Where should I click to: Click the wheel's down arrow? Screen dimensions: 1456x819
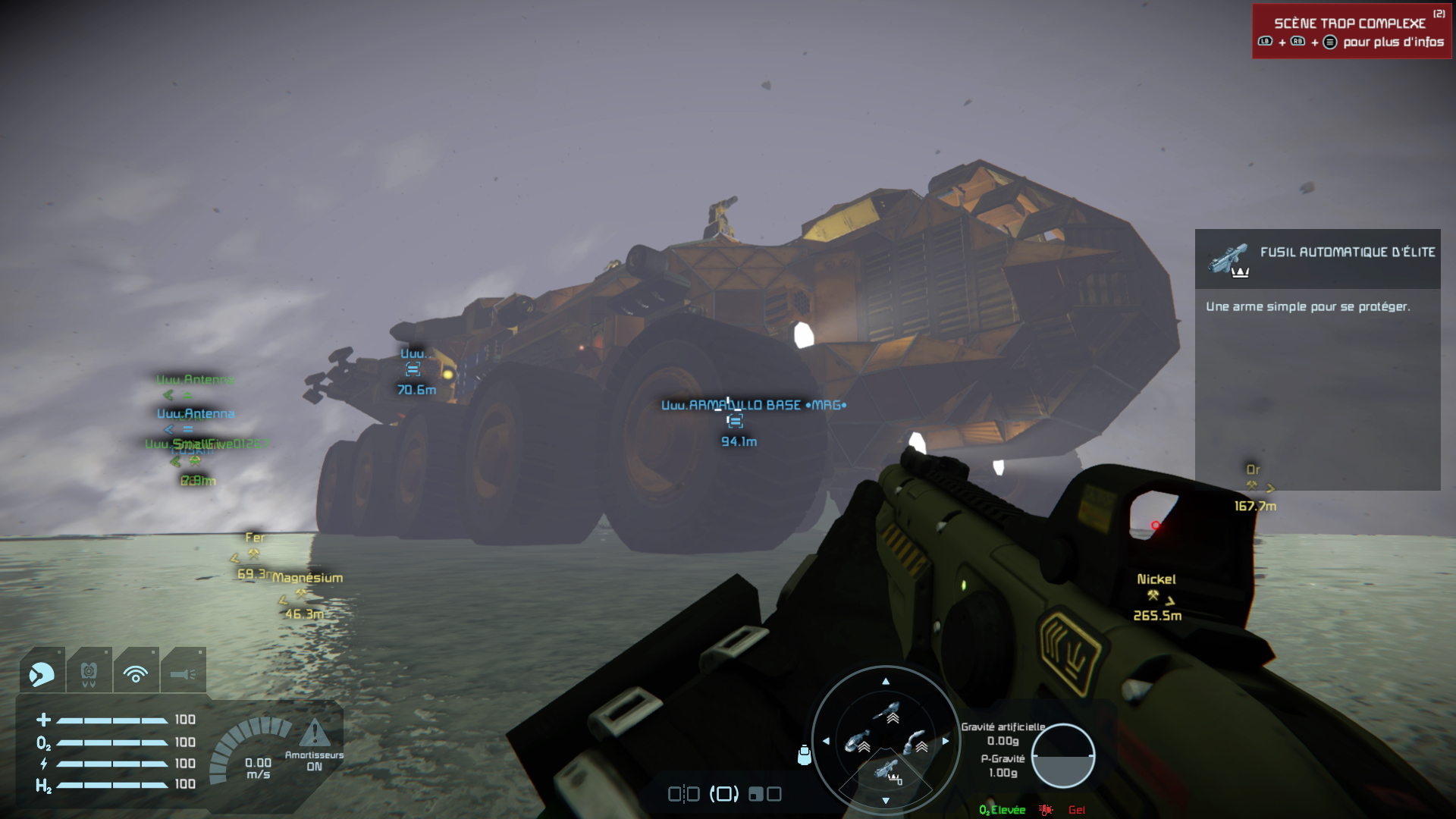click(886, 801)
